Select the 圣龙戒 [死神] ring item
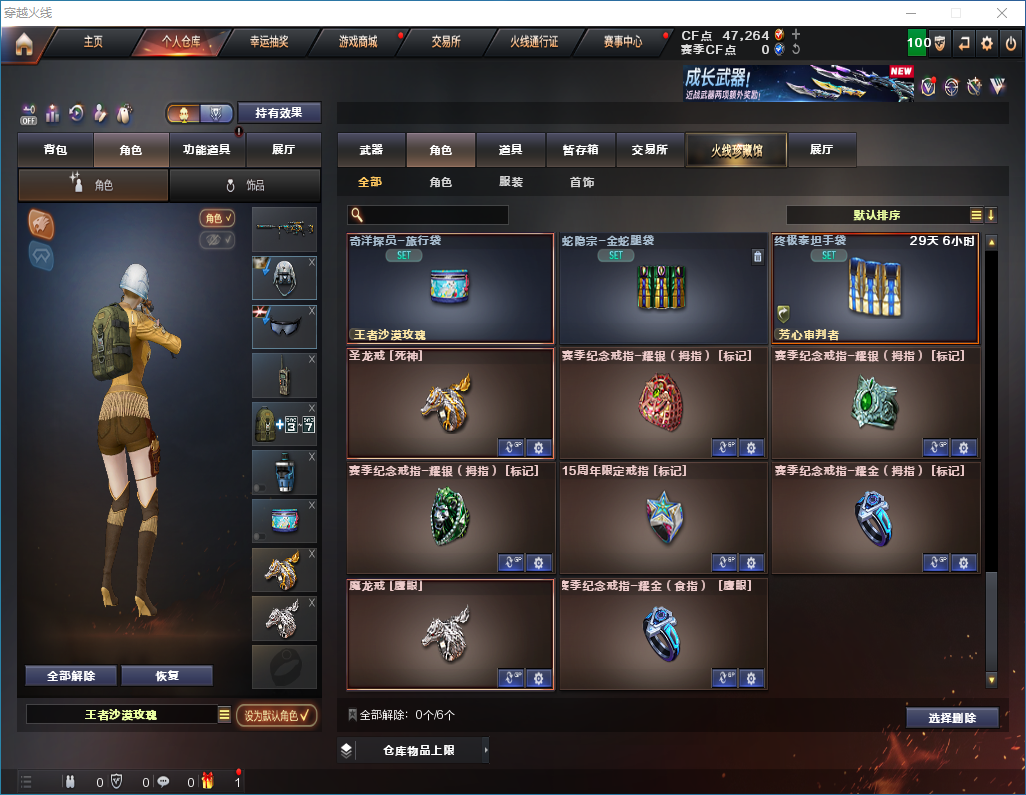Screen dimensions: 1026x795 (x=450, y=402)
